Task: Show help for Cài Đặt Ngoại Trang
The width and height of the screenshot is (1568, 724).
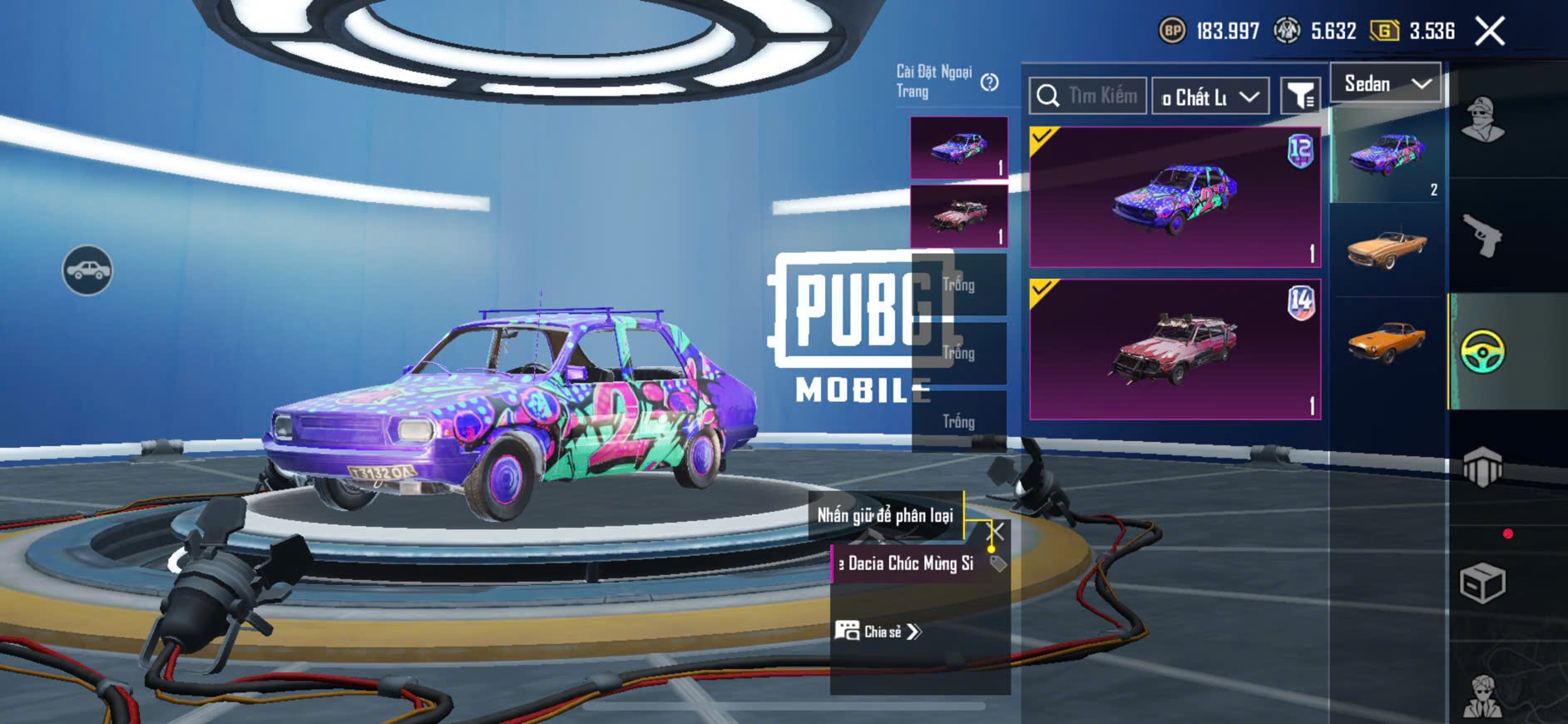Action: tap(989, 82)
